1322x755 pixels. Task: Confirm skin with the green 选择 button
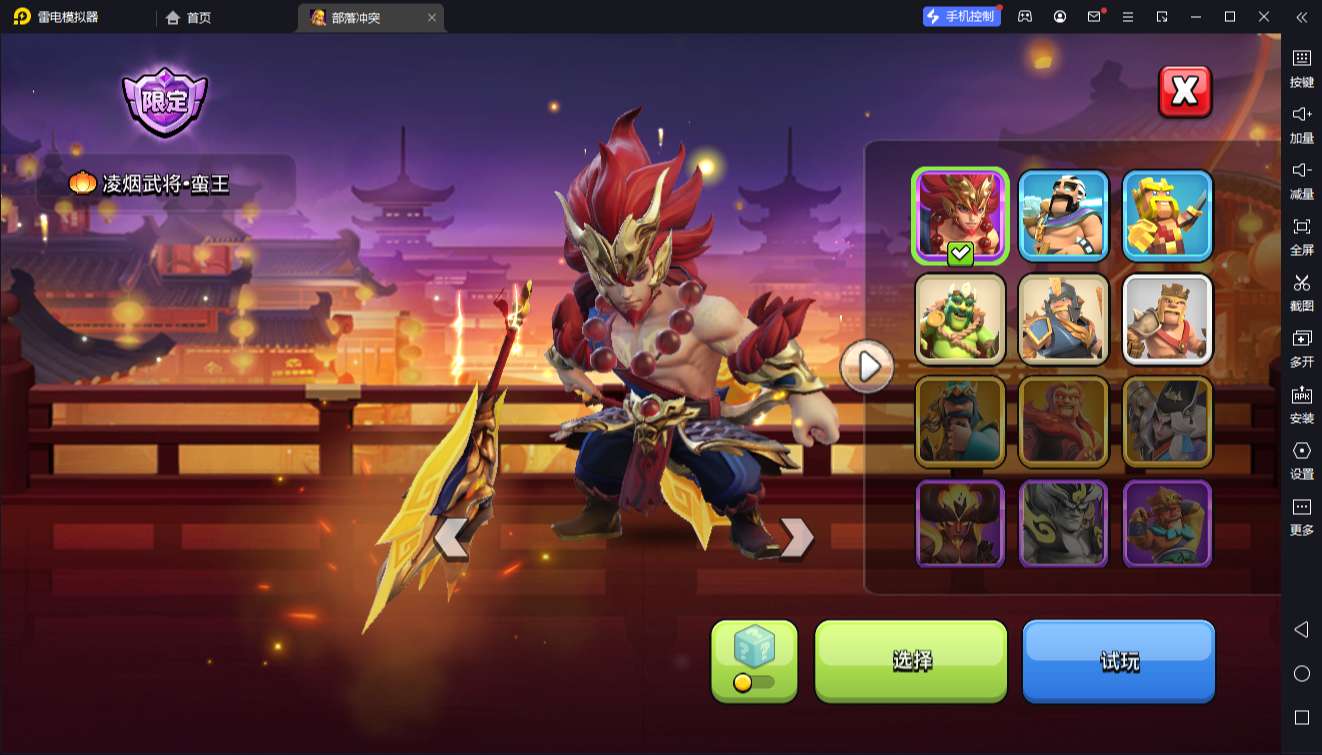click(911, 660)
